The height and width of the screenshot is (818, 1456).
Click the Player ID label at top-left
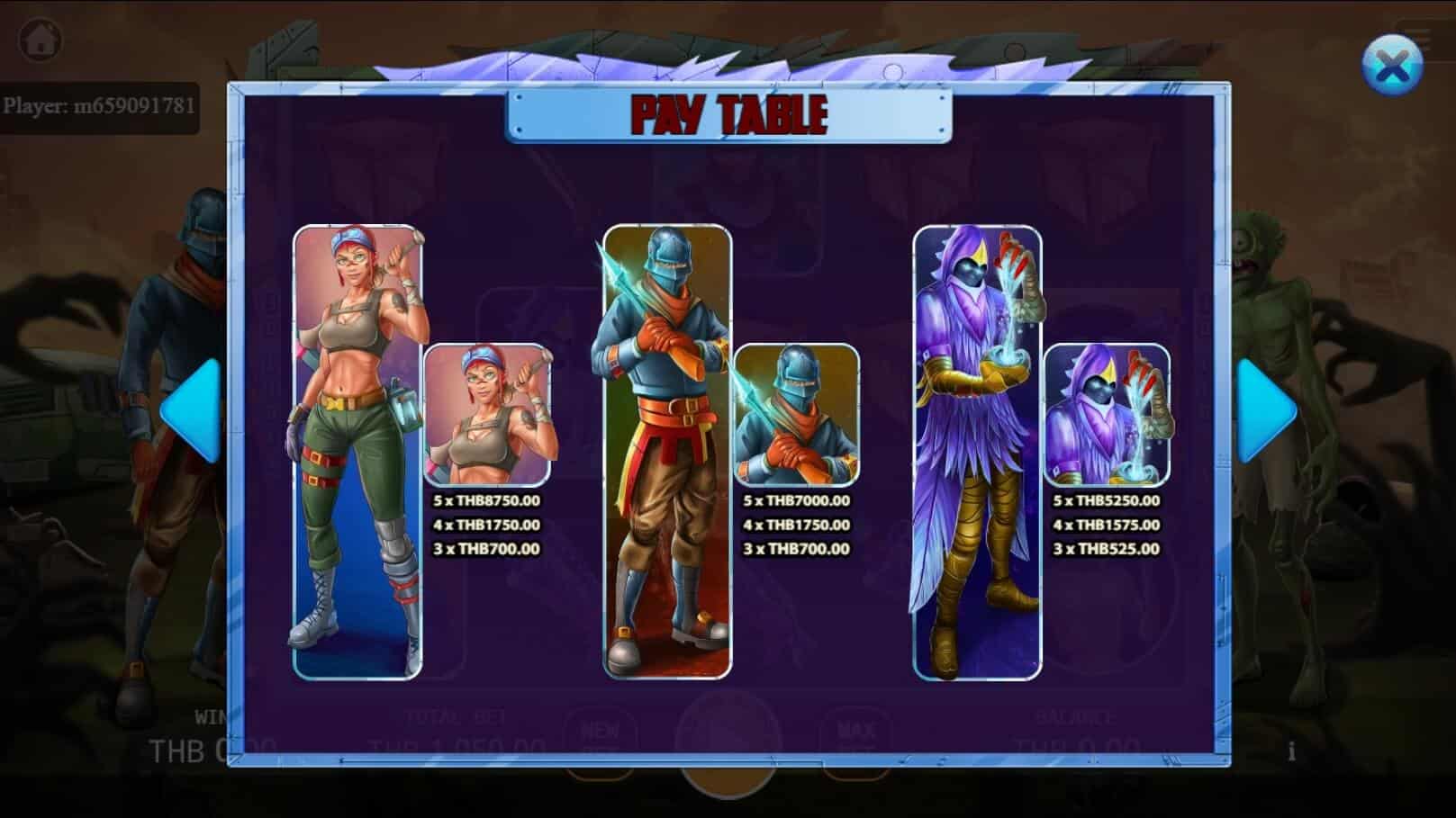pos(99,103)
